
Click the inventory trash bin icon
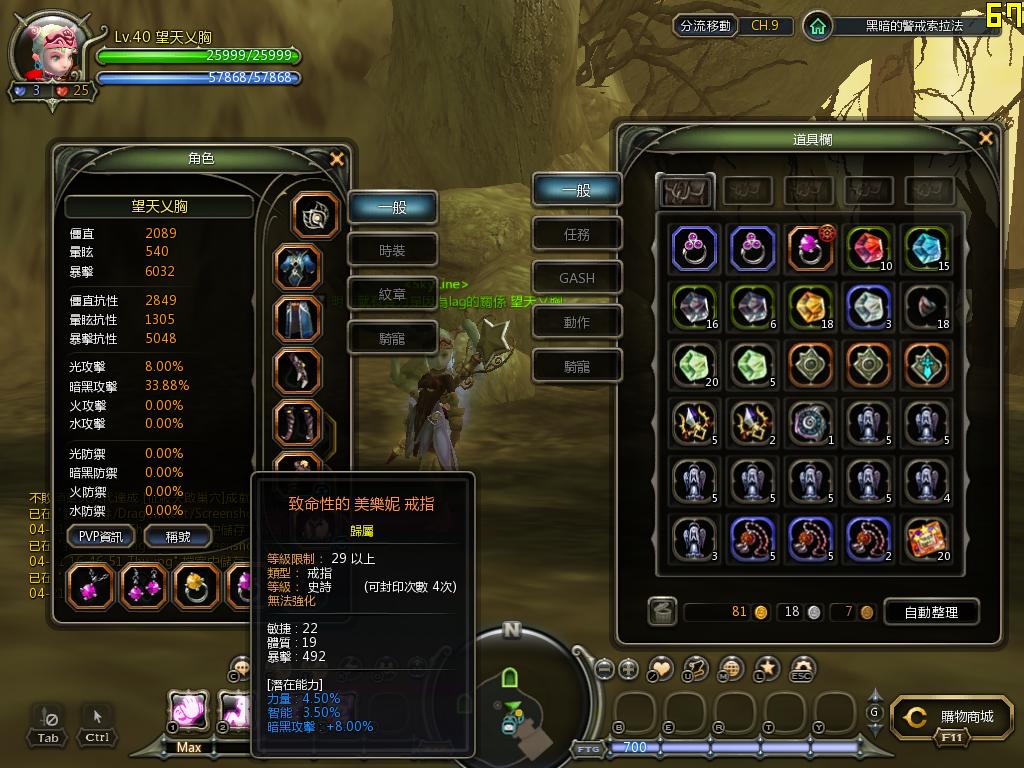click(661, 612)
